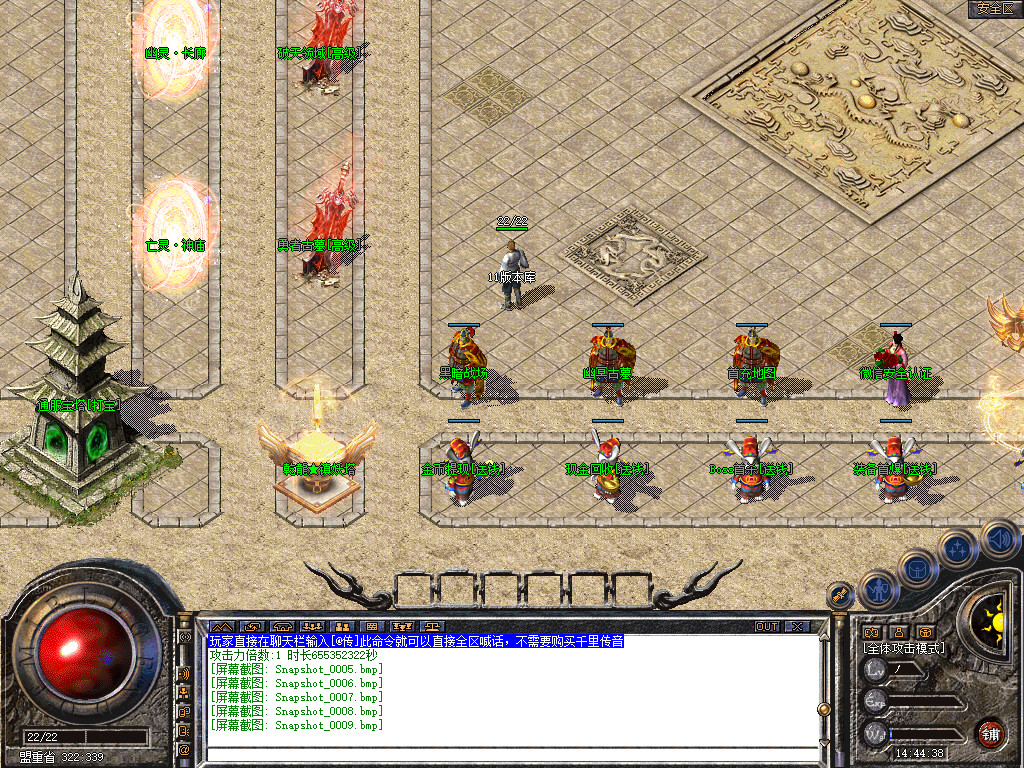Click the small golden satellite icon

[x=840, y=595]
